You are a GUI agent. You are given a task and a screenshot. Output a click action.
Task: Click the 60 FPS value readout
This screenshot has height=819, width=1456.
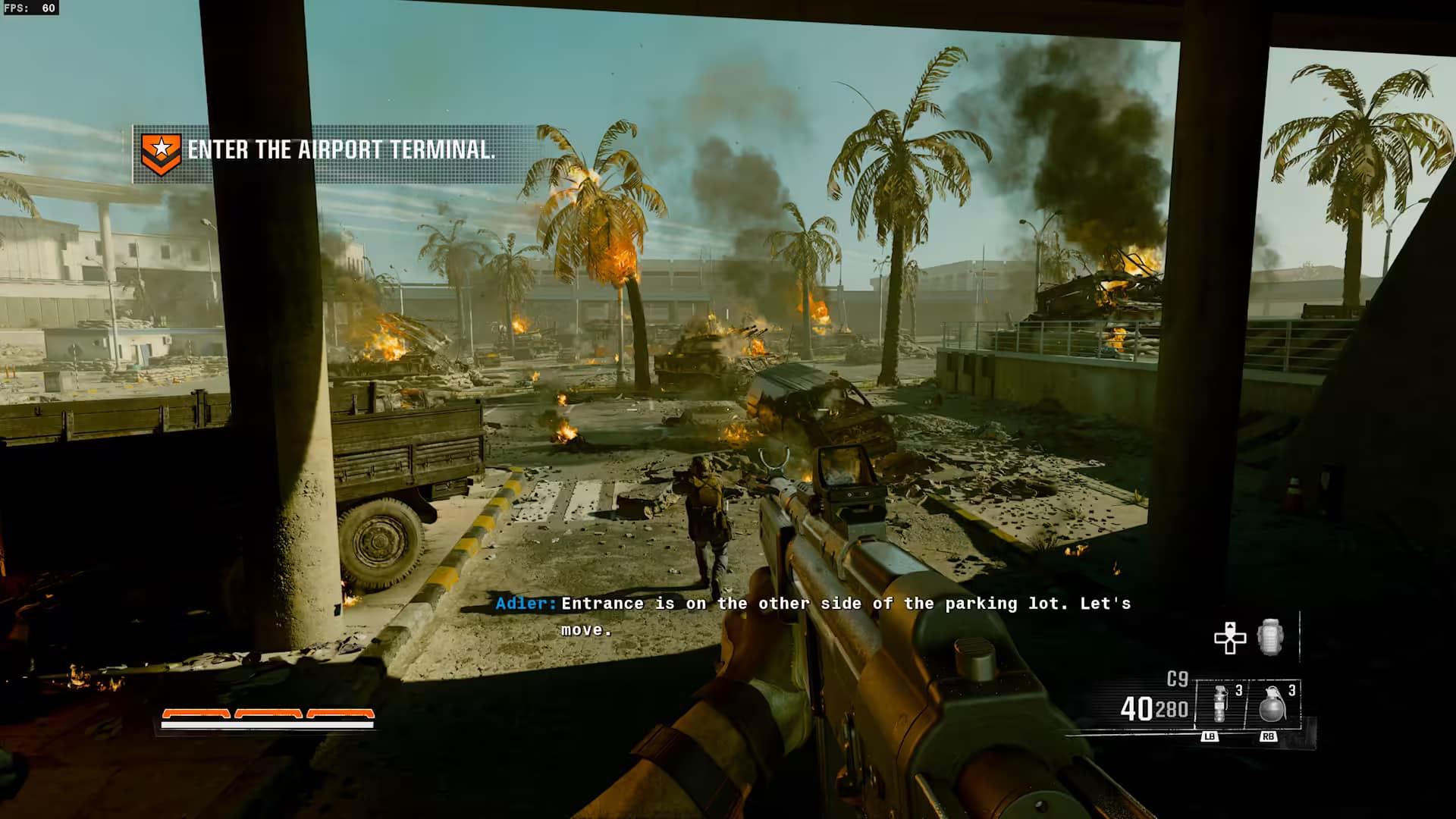tap(49, 9)
